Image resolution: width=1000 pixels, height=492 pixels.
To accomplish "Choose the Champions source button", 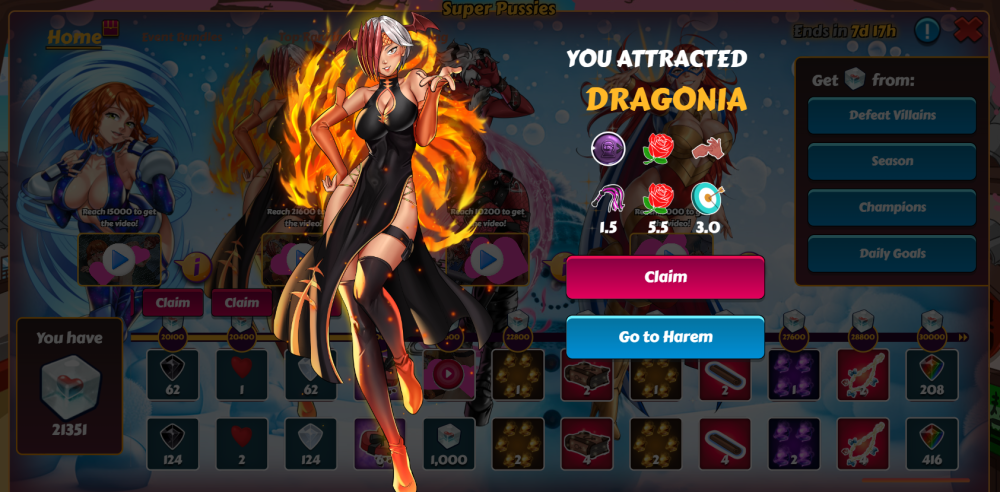I will (892, 207).
